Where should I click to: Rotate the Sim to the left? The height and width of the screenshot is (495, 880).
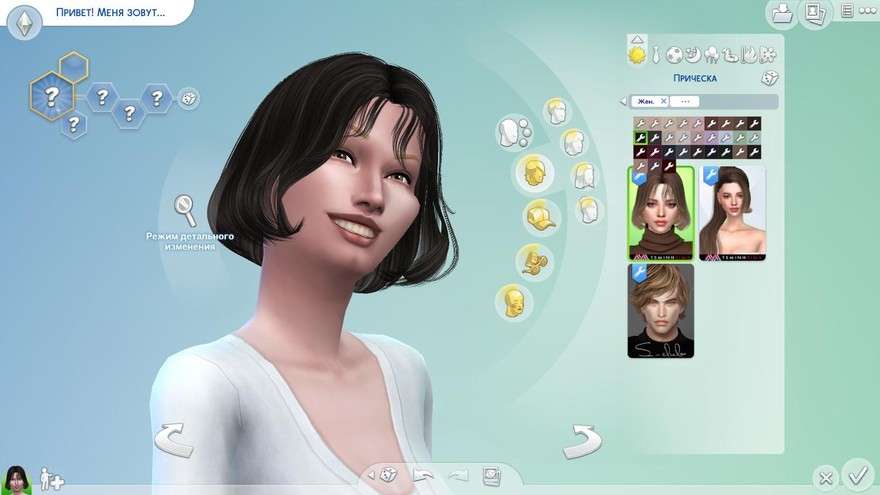(x=172, y=439)
